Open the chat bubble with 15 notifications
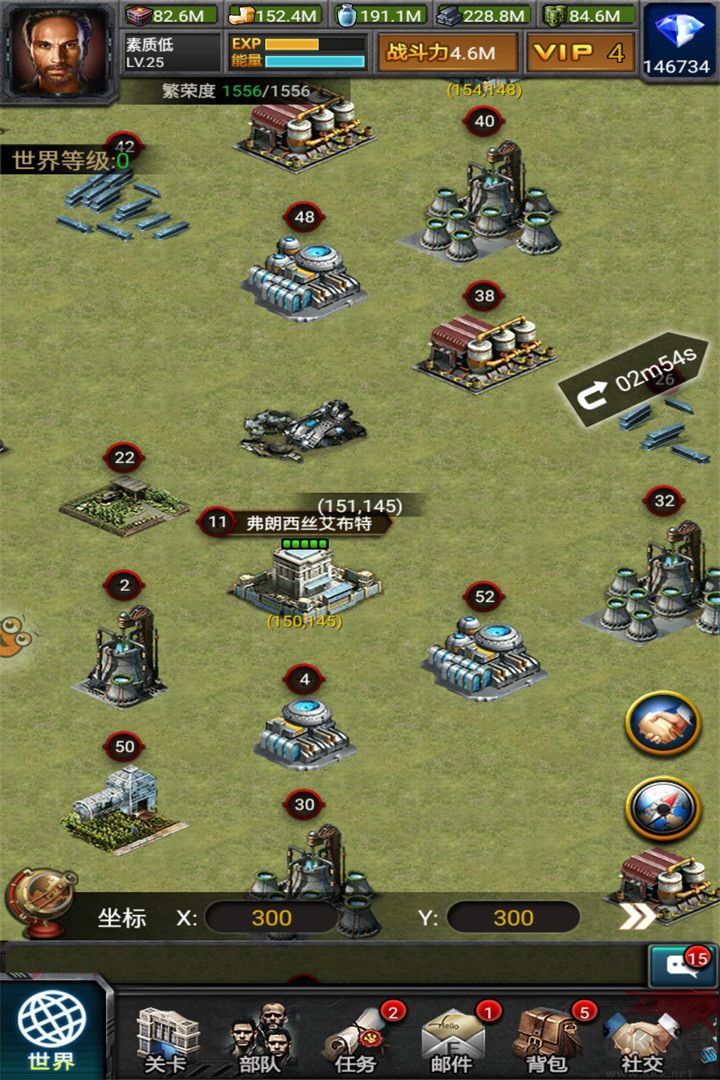The image size is (720, 1080). 680,966
